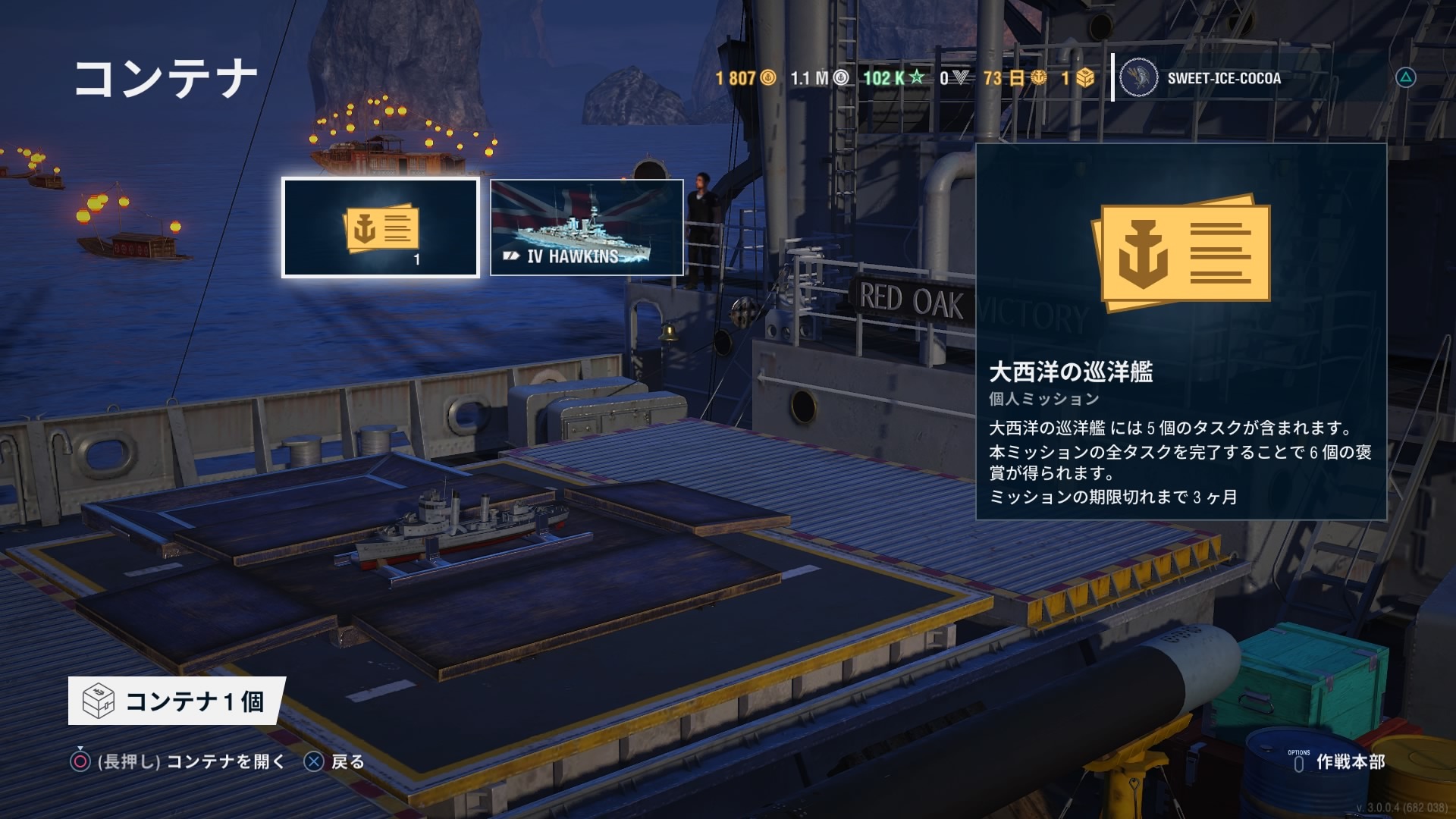1456x819 pixels.
Task: Select the personal mission reward tile
Action: click(380, 227)
